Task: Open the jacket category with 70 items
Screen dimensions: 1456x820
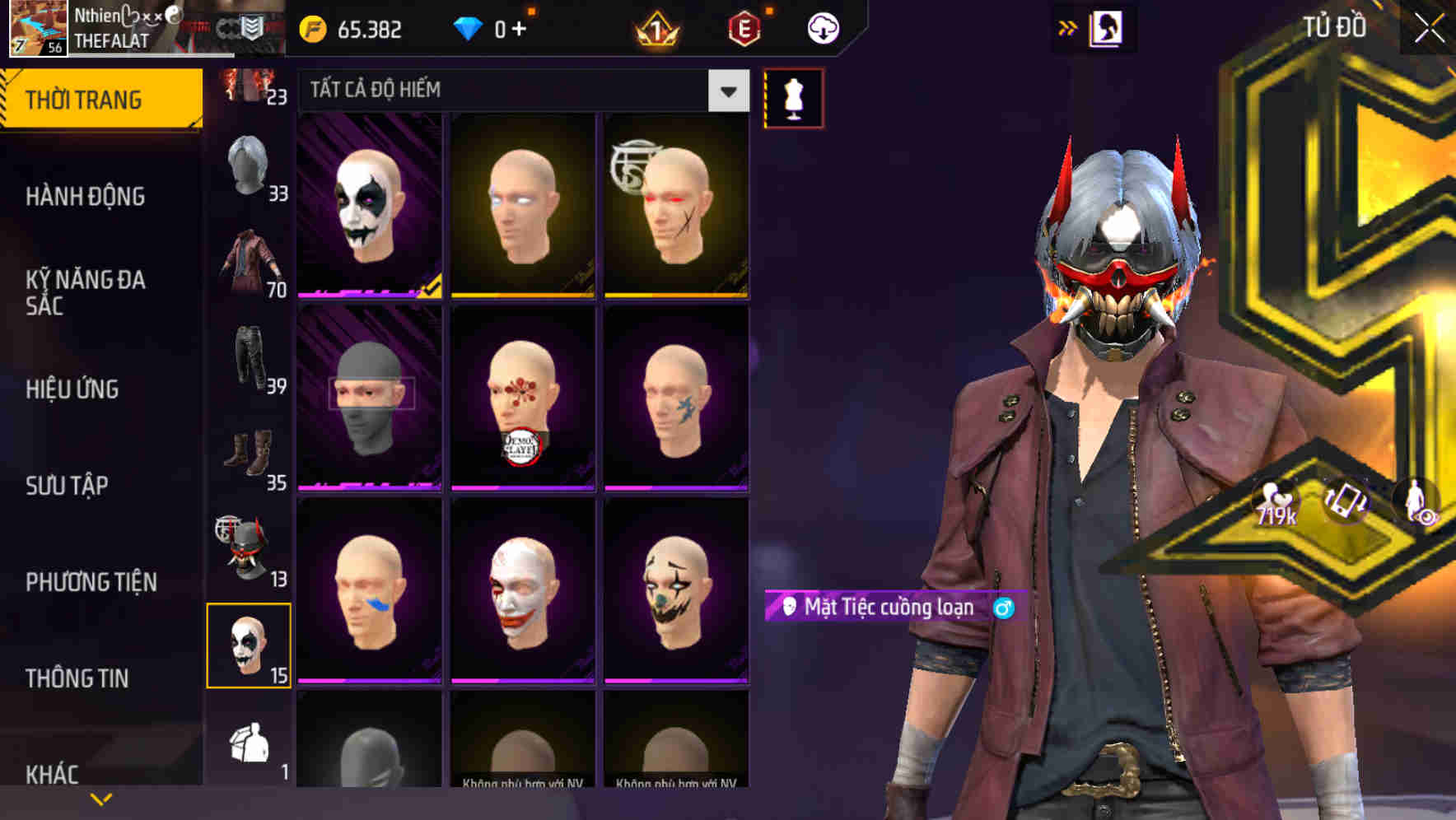Action: [248, 265]
